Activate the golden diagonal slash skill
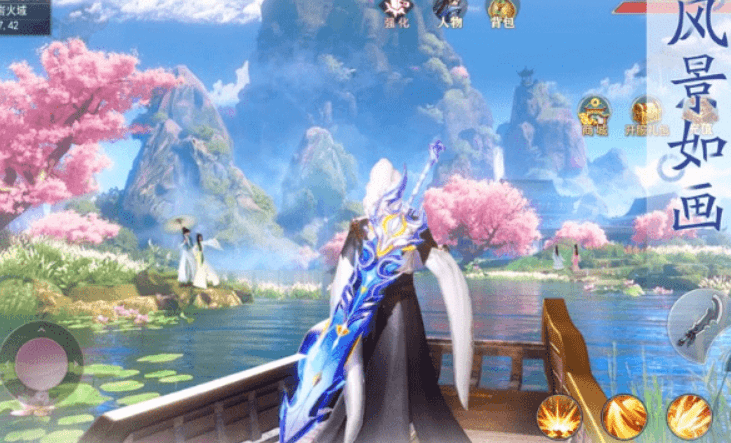The image size is (731, 443). tap(624, 416)
